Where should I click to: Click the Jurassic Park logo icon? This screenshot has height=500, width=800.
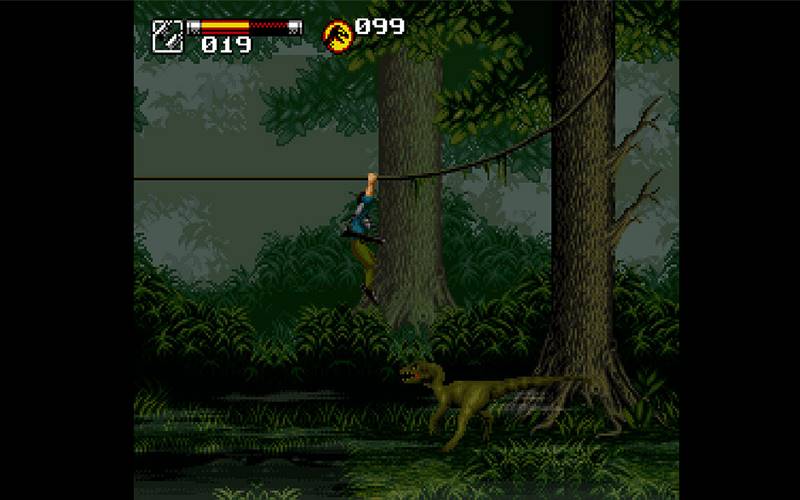(x=337, y=35)
